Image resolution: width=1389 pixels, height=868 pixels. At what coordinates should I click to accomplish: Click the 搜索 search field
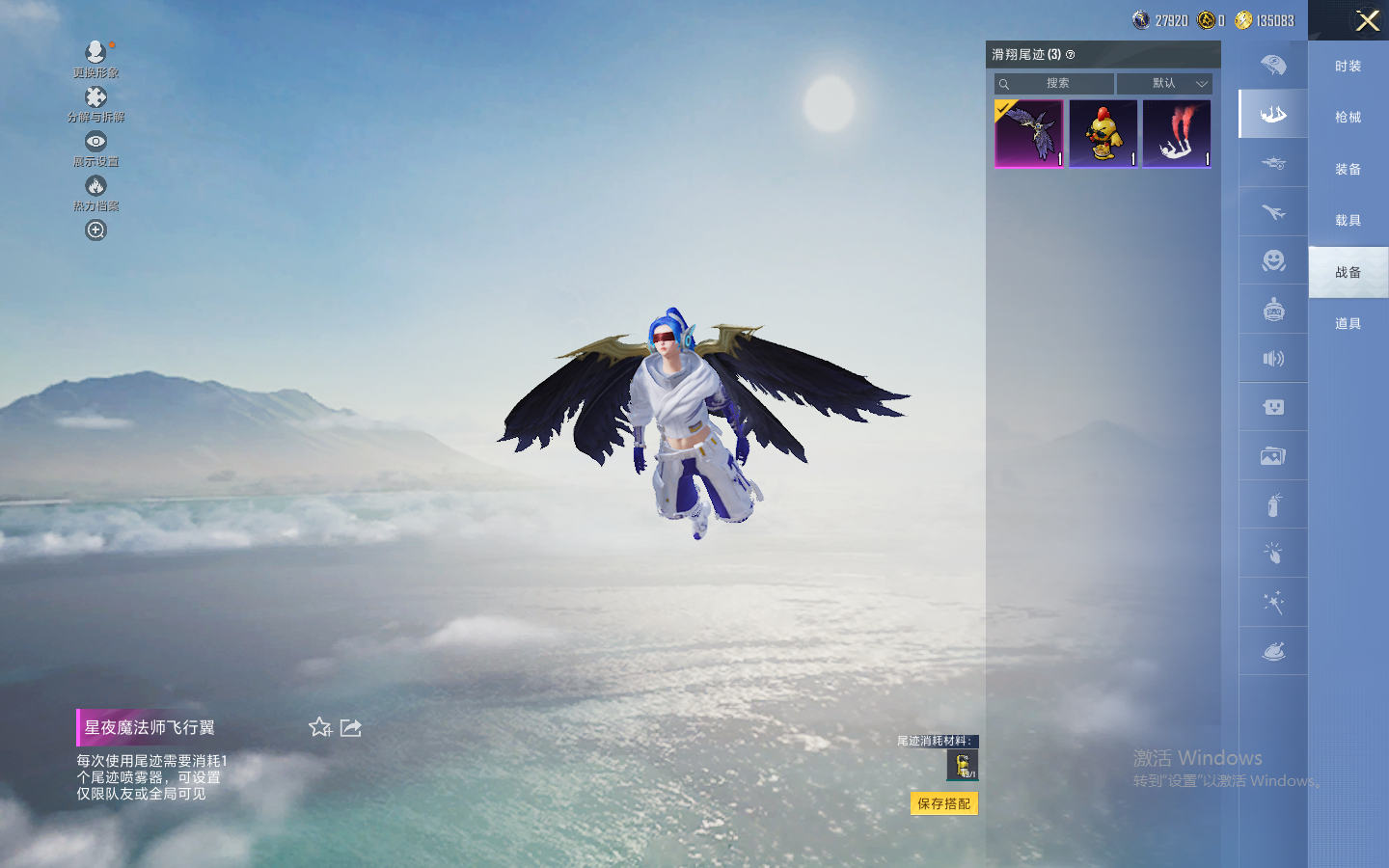[1057, 84]
